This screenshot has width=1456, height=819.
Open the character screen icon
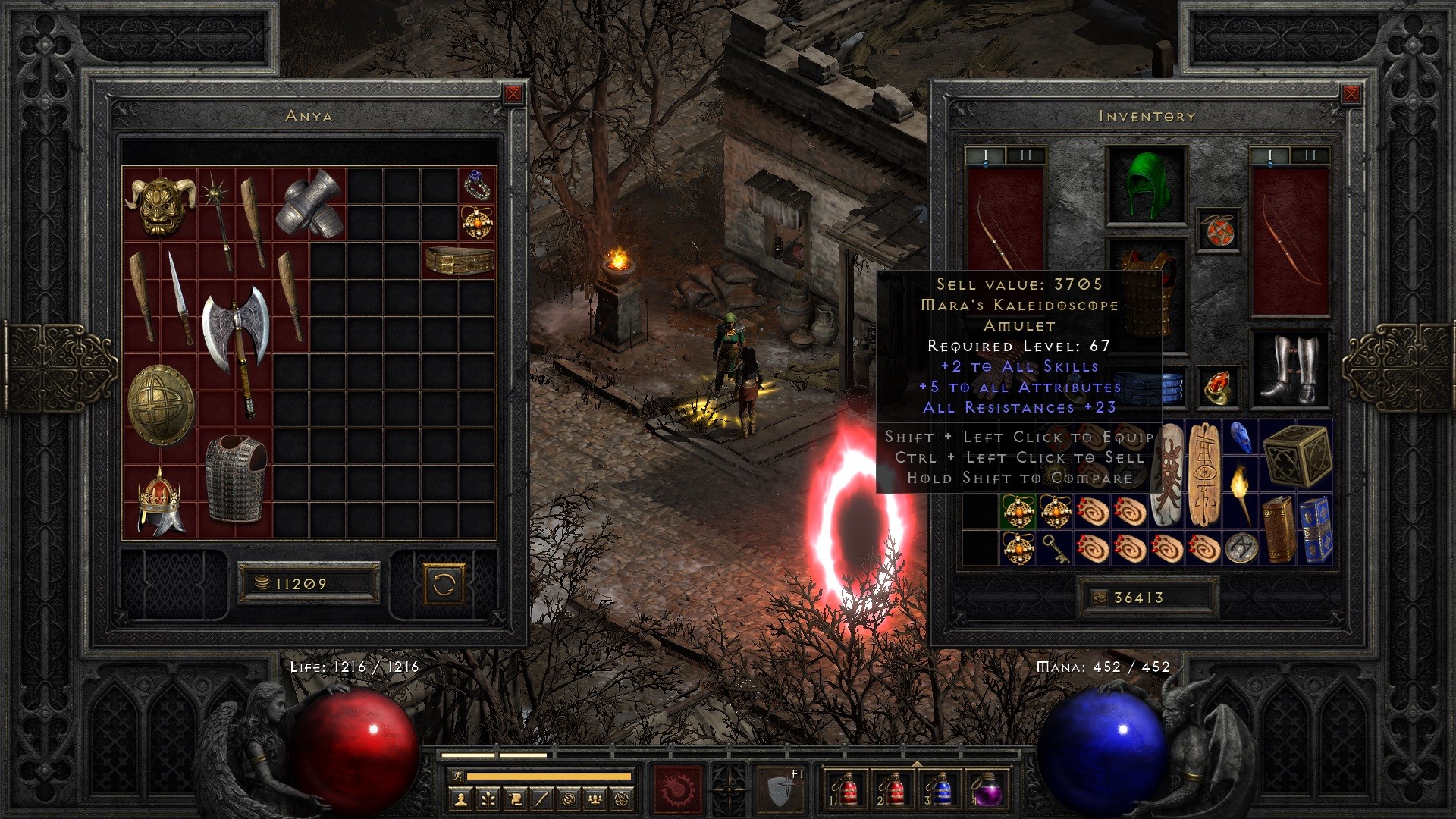click(x=460, y=798)
